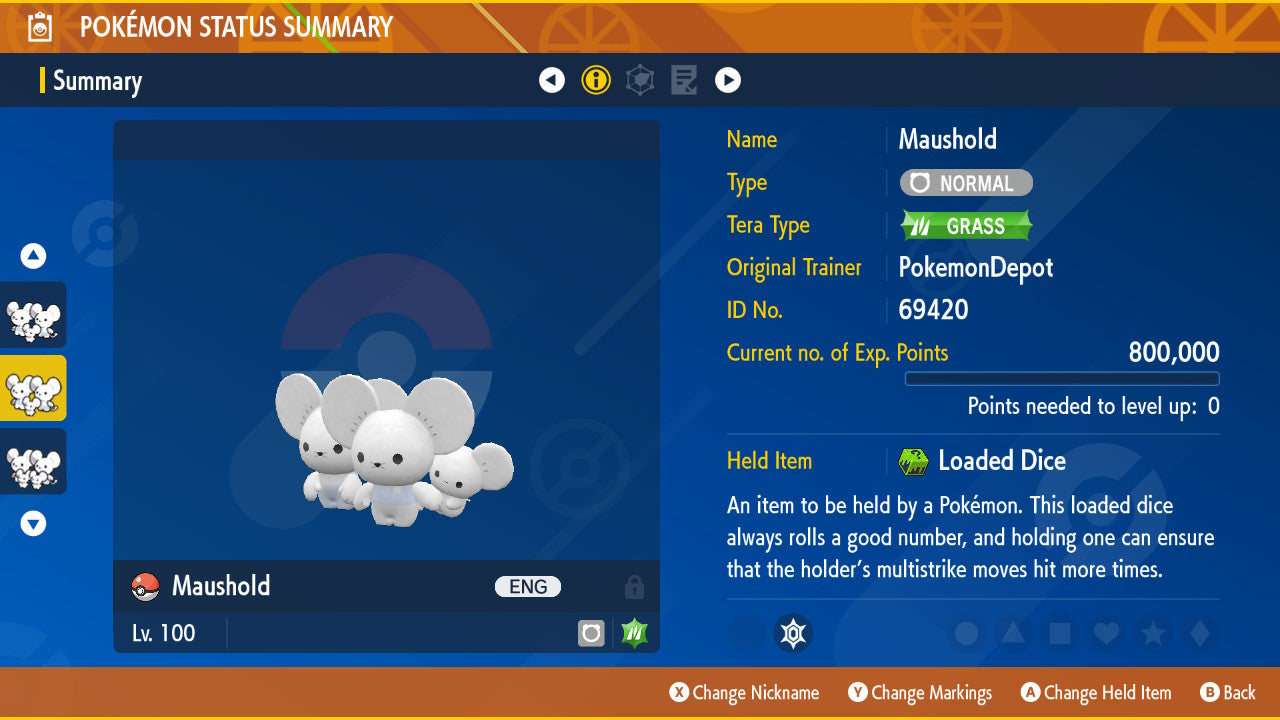Select the yellow-highlighted Maushold party thumbnail
The image size is (1280, 720).
tap(34, 388)
